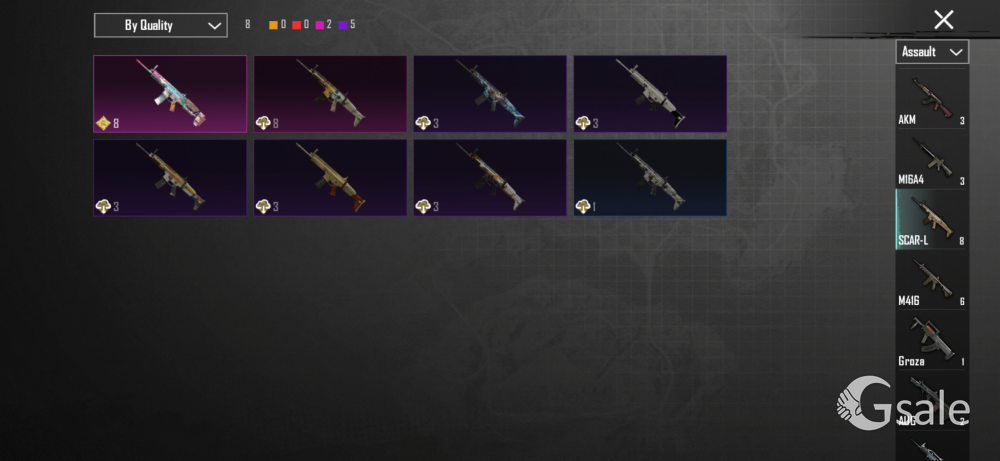Screen dimensions: 1000x461
Task: Open the Assault weapon type dropdown
Action: (931, 51)
